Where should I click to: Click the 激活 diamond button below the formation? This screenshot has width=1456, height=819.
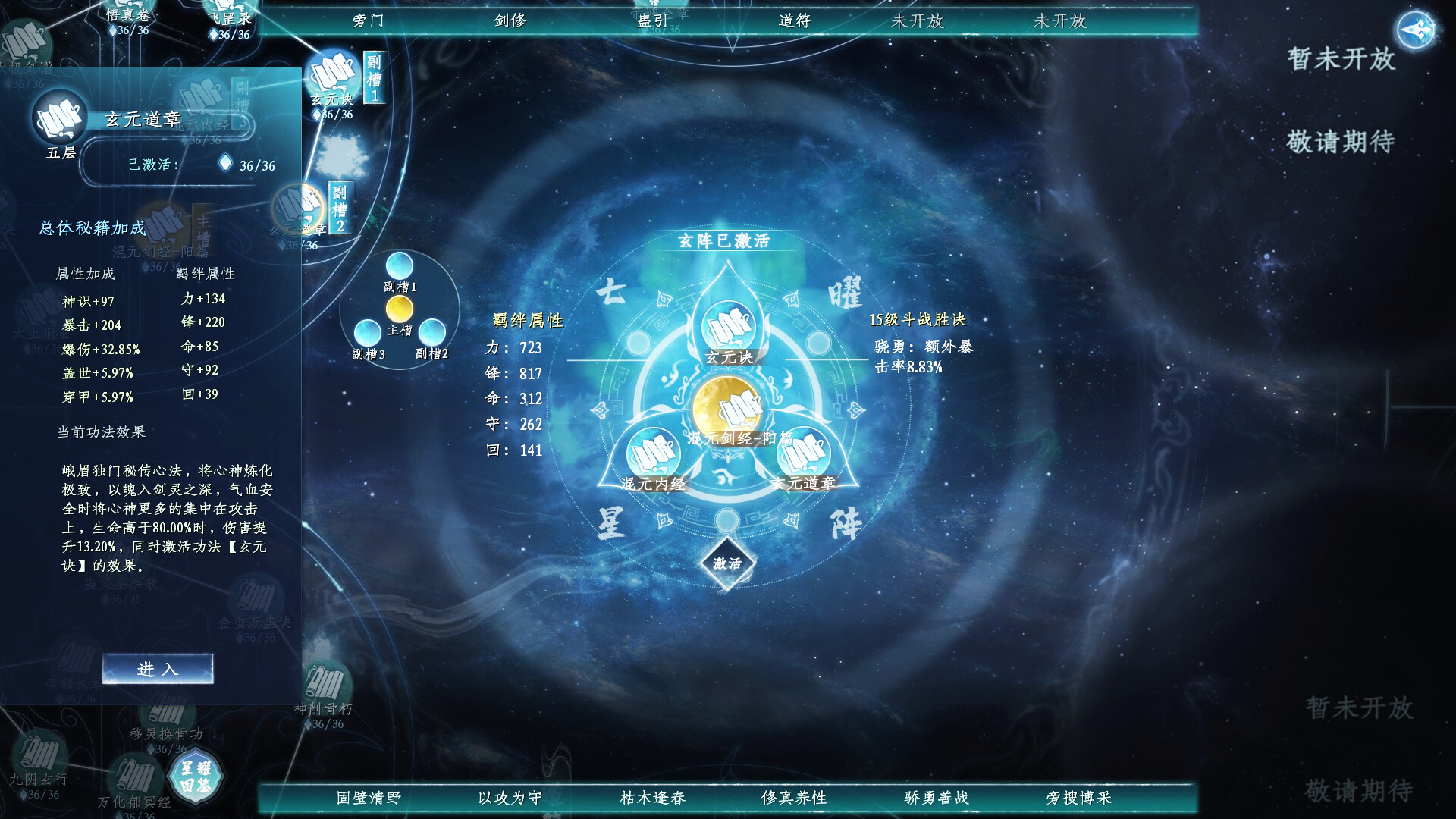[726, 563]
